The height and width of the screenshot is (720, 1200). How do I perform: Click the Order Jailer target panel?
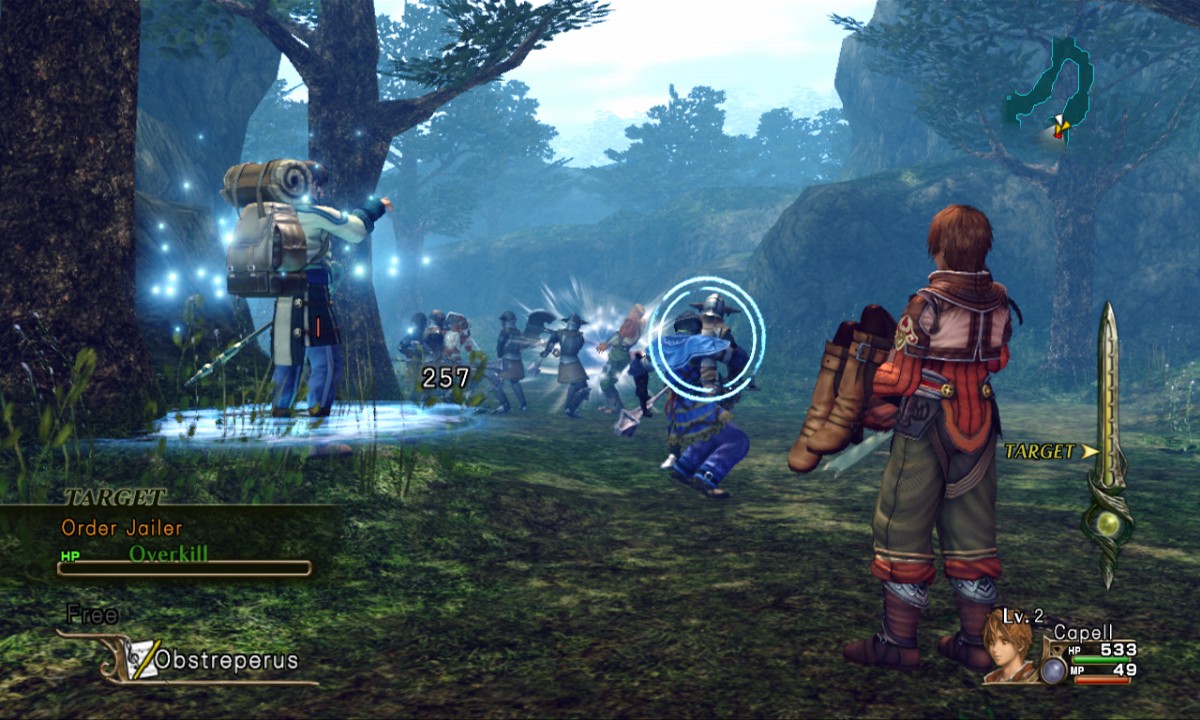coord(172,540)
